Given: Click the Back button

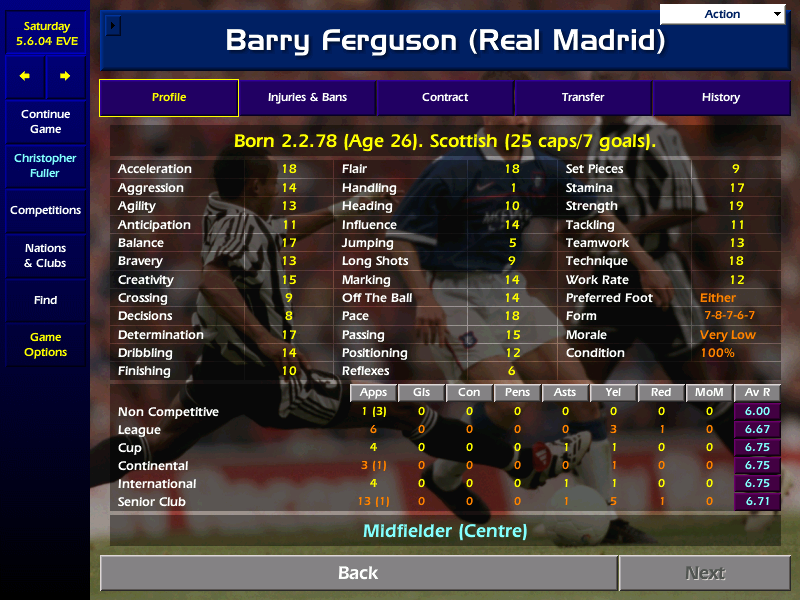Looking at the screenshot, I should click(358, 573).
